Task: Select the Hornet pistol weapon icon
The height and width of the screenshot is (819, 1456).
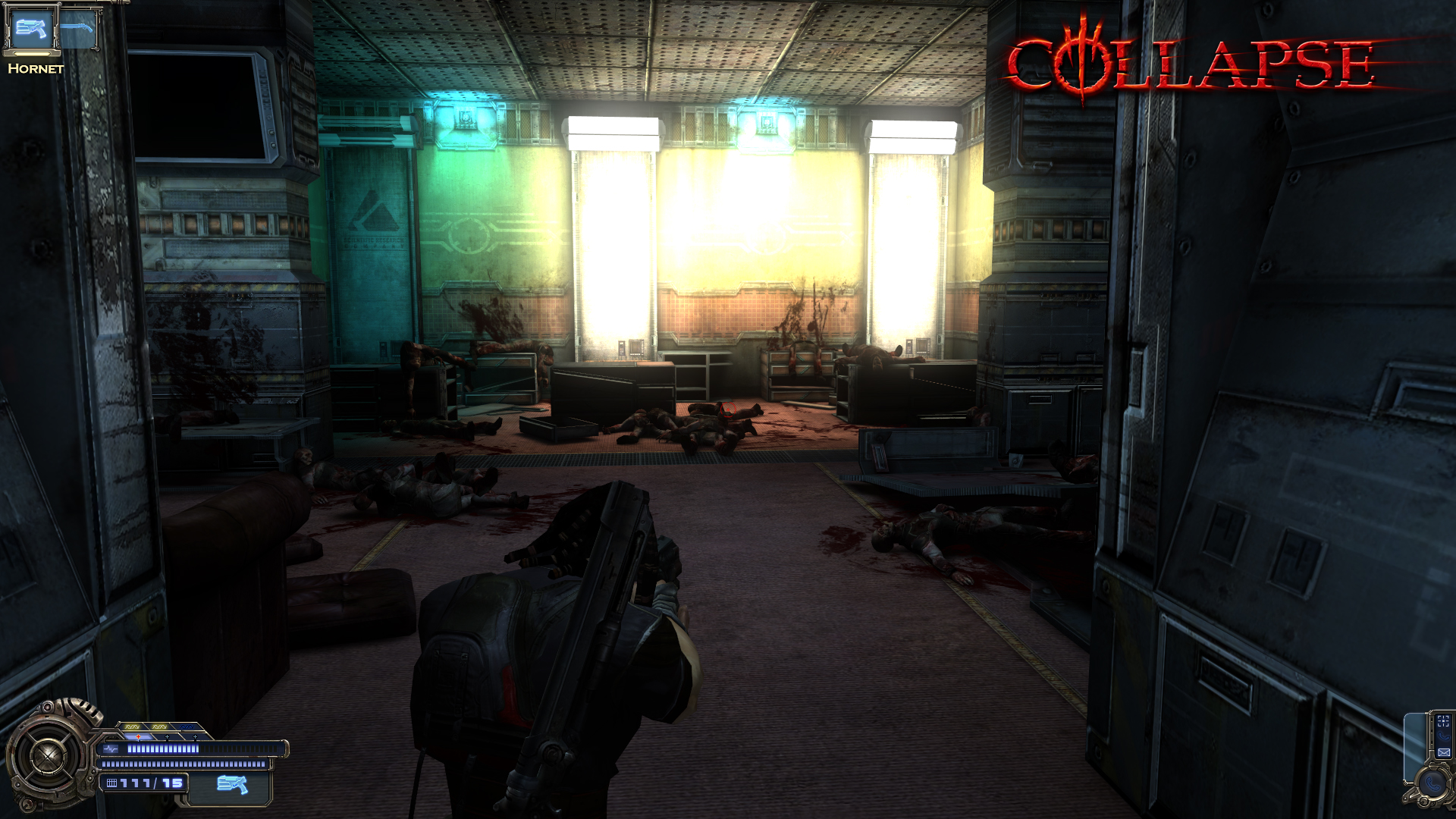Action: click(x=31, y=29)
